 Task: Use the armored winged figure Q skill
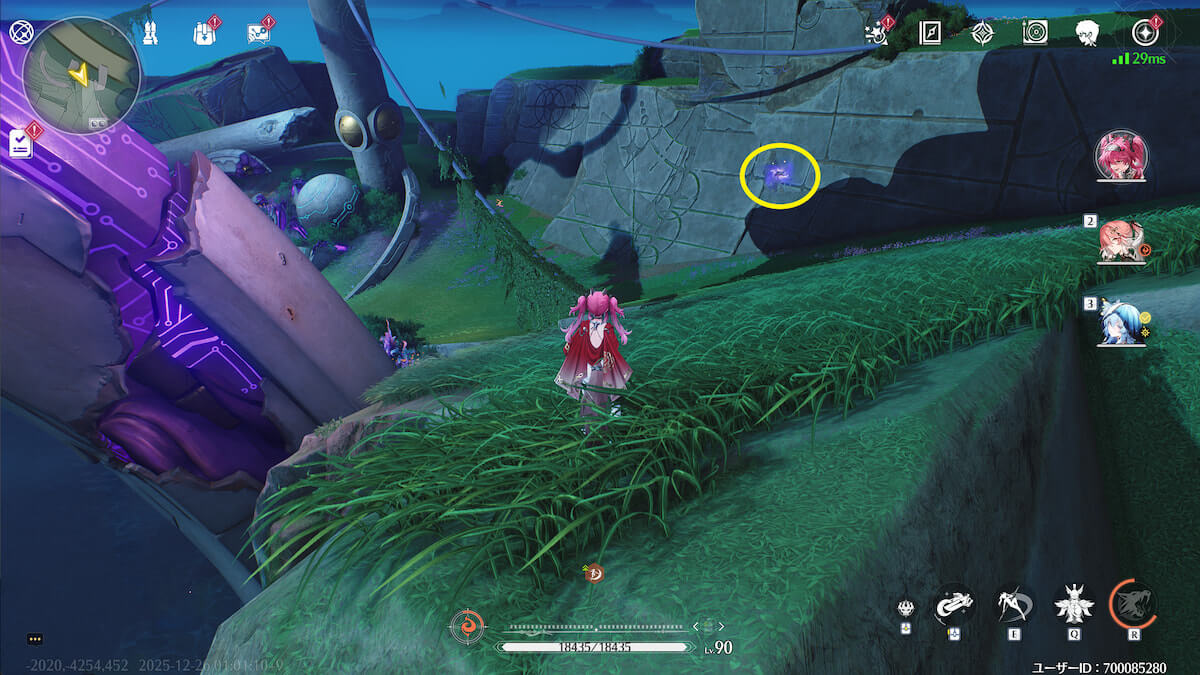point(1074,604)
